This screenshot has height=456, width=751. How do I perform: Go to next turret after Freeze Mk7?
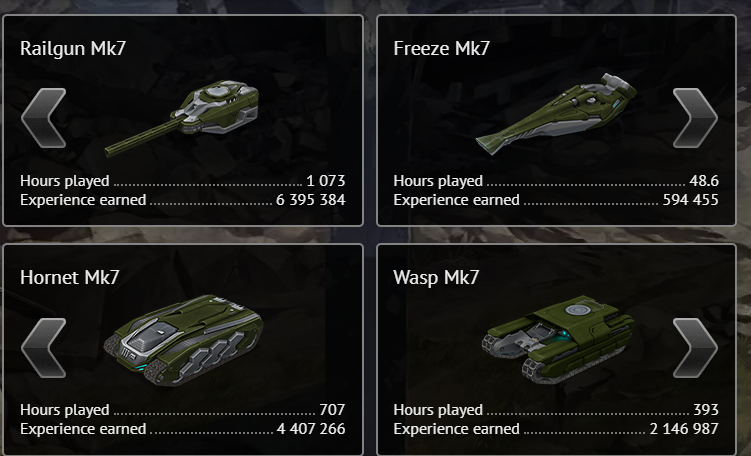694,119
